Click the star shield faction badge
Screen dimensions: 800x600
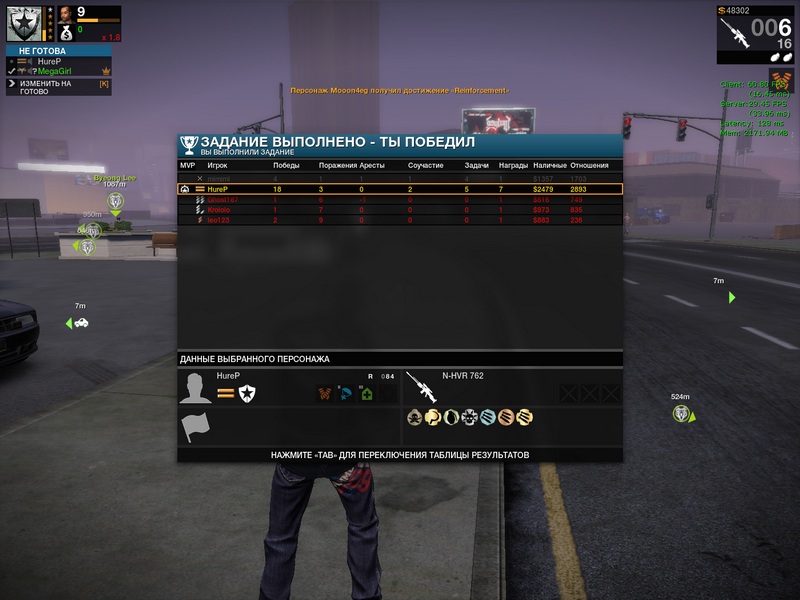(247, 393)
